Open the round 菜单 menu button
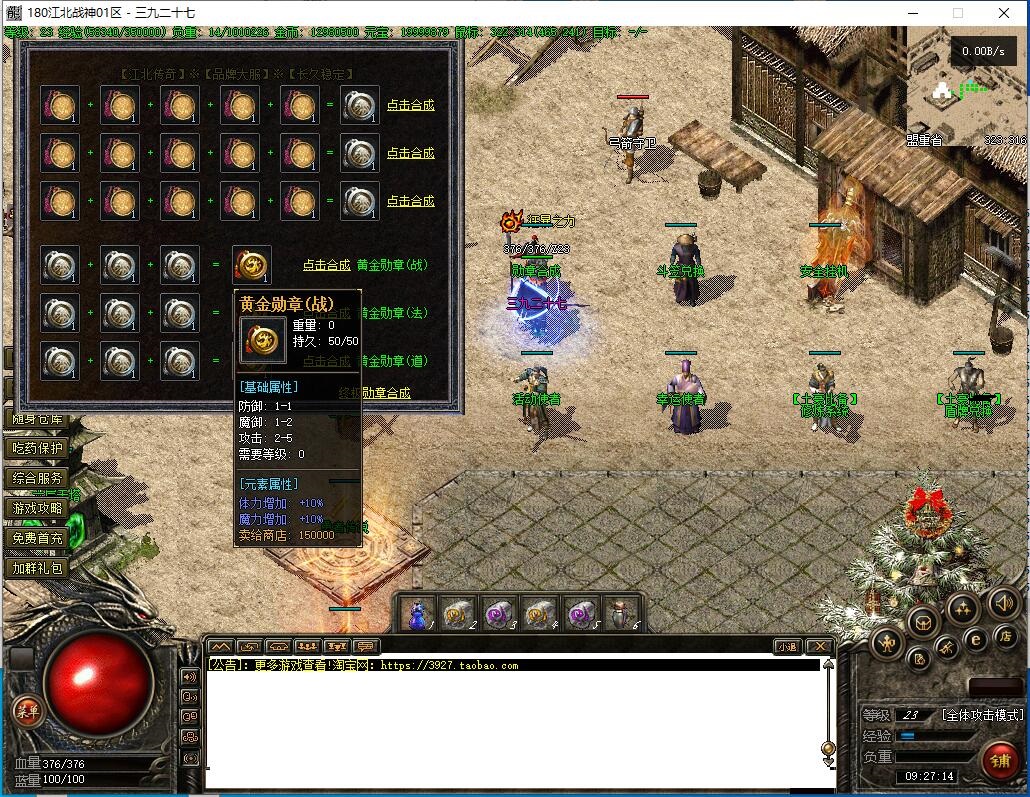Image resolution: width=1030 pixels, height=797 pixels. tap(27, 711)
